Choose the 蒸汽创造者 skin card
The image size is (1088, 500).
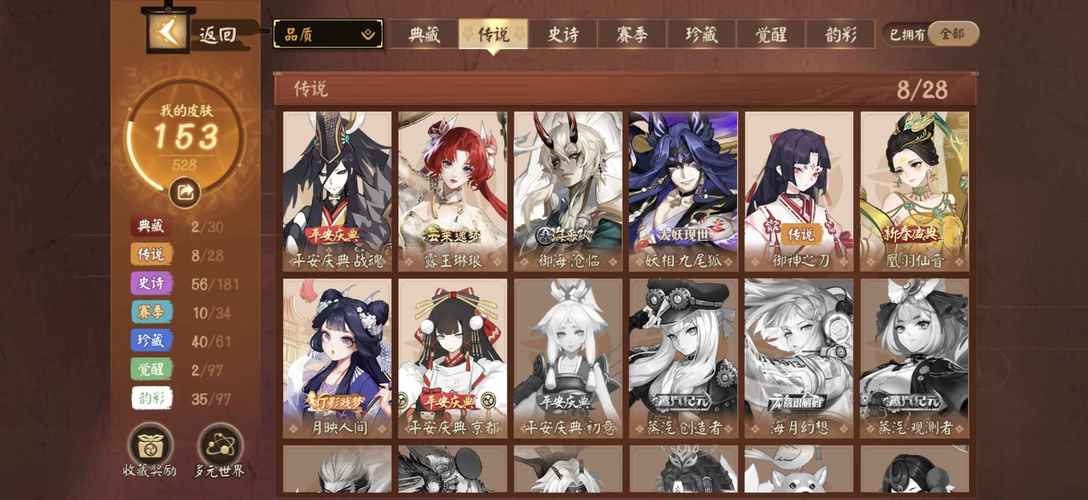(684, 358)
